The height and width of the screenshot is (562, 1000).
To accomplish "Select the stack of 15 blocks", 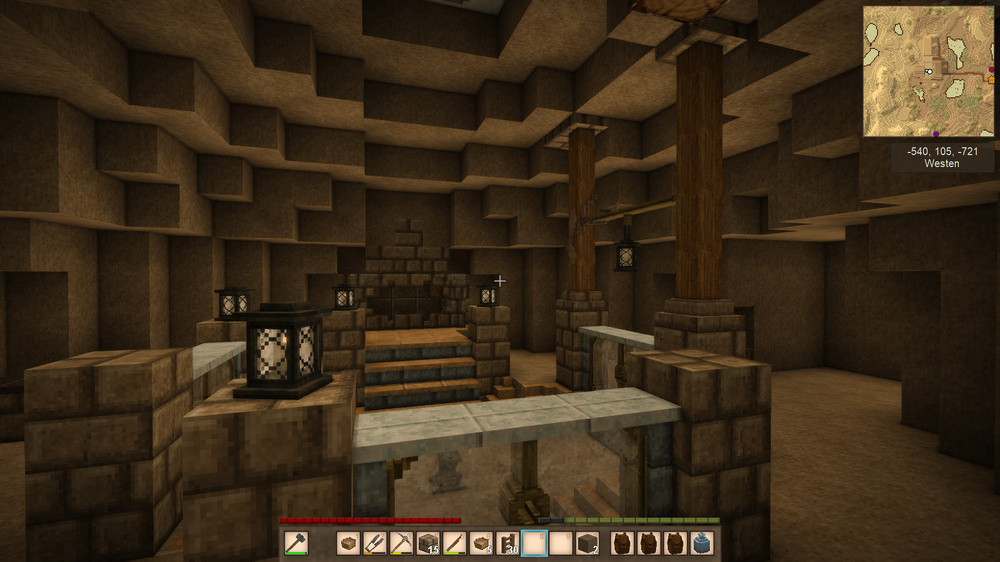I will tap(428, 543).
